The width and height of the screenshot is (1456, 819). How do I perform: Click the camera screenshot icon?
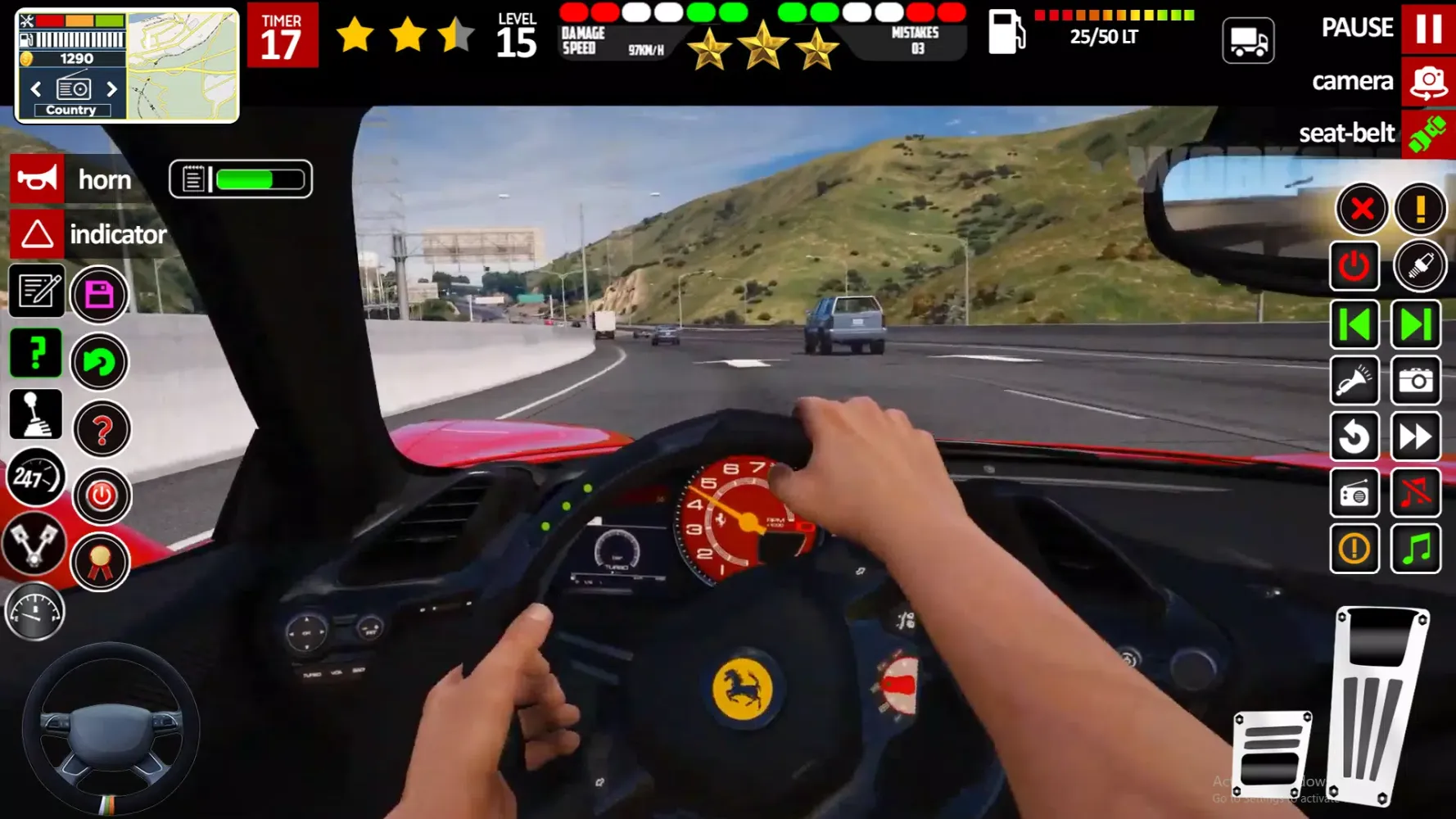tap(1418, 382)
